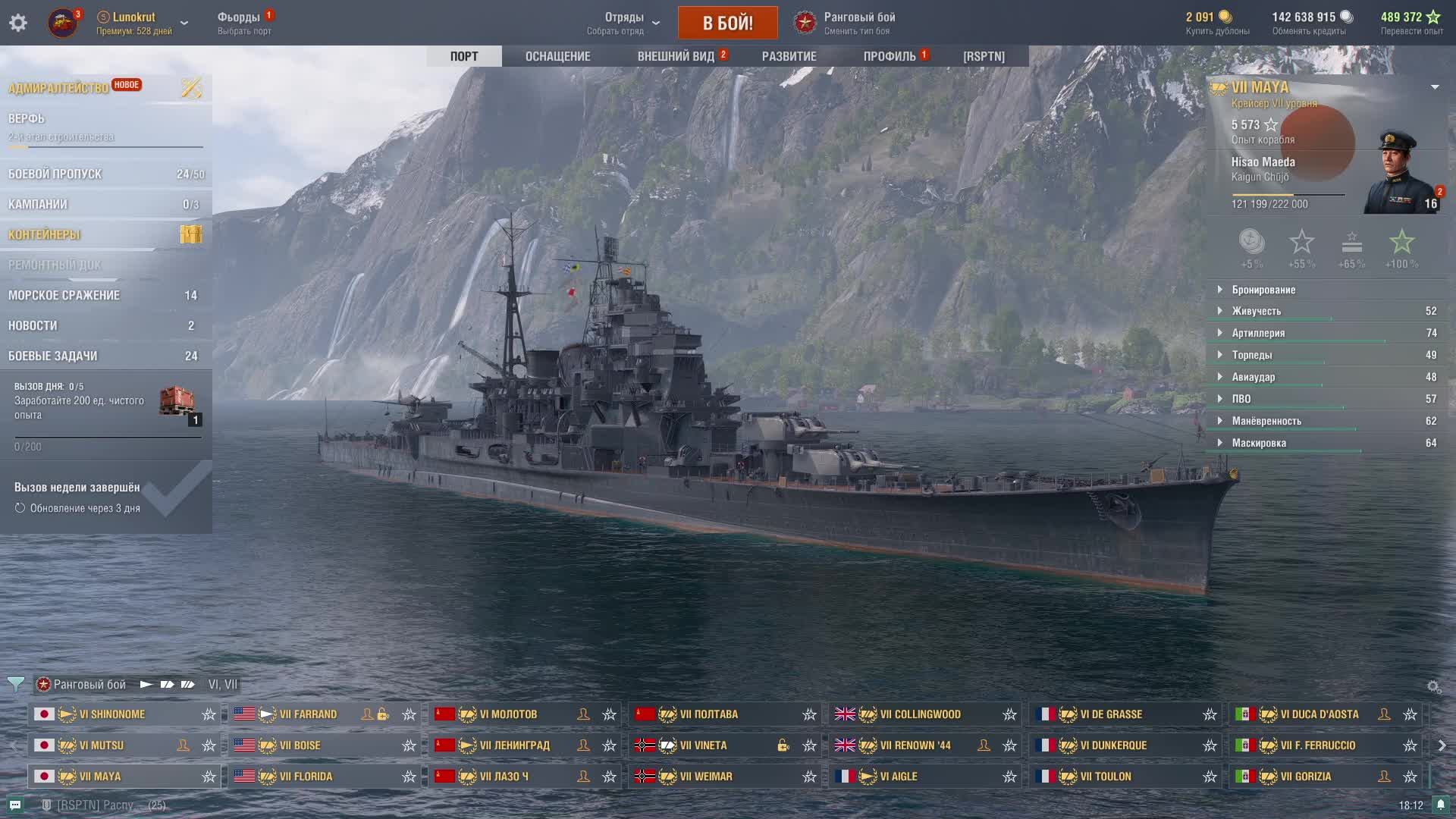Viewport: 1456px width, 819px height.
Task: Open the ПРОФИЛЬ tab
Action: click(890, 56)
